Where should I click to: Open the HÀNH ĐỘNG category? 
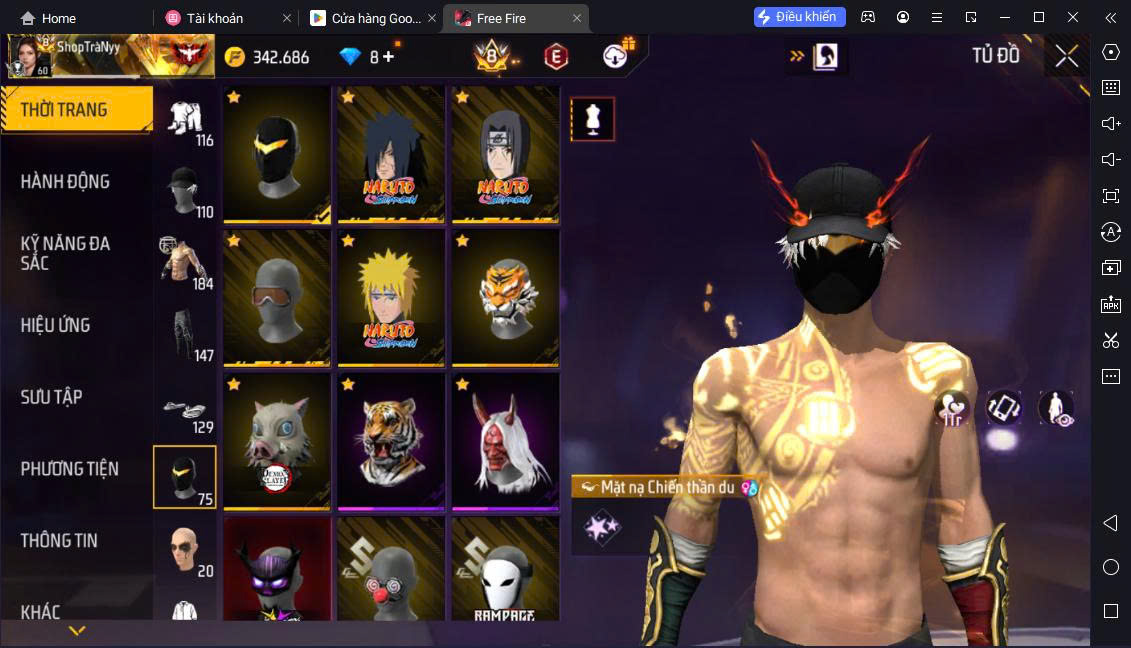(x=66, y=182)
